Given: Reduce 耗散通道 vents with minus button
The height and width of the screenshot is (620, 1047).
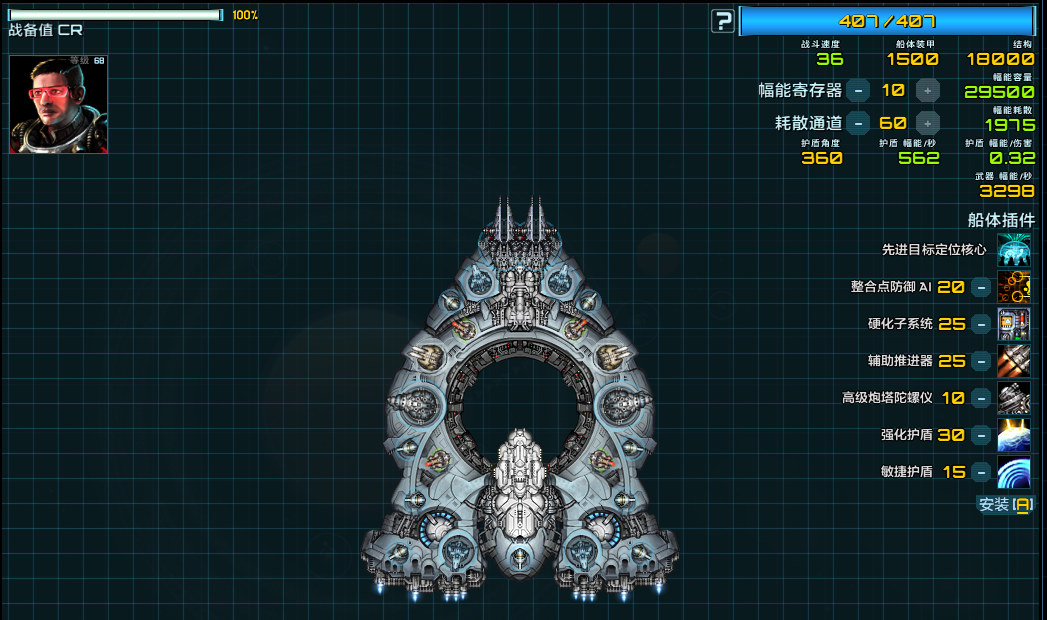Looking at the screenshot, I should click(858, 124).
